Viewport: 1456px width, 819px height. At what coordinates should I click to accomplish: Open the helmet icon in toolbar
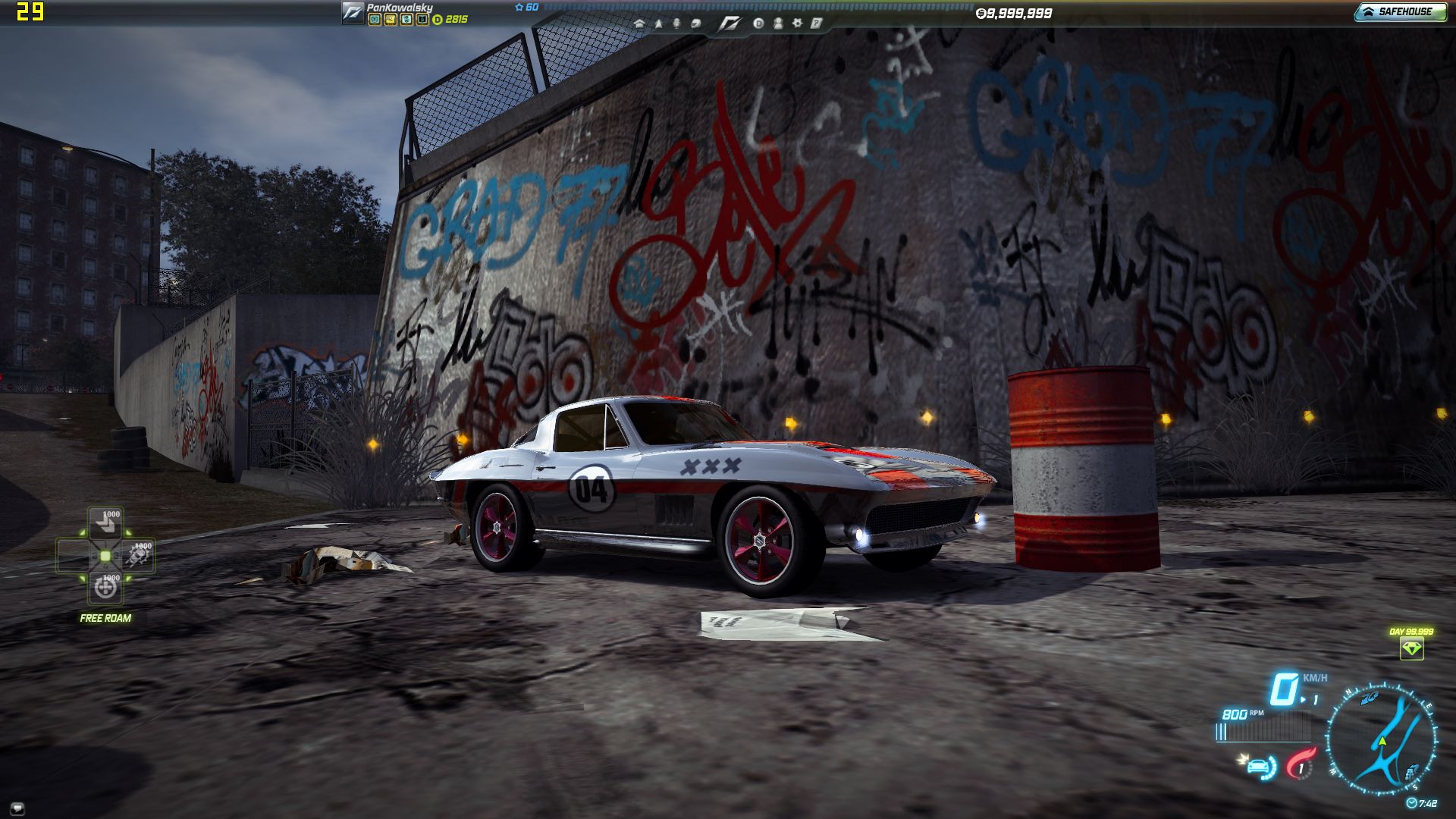click(695, 24)
